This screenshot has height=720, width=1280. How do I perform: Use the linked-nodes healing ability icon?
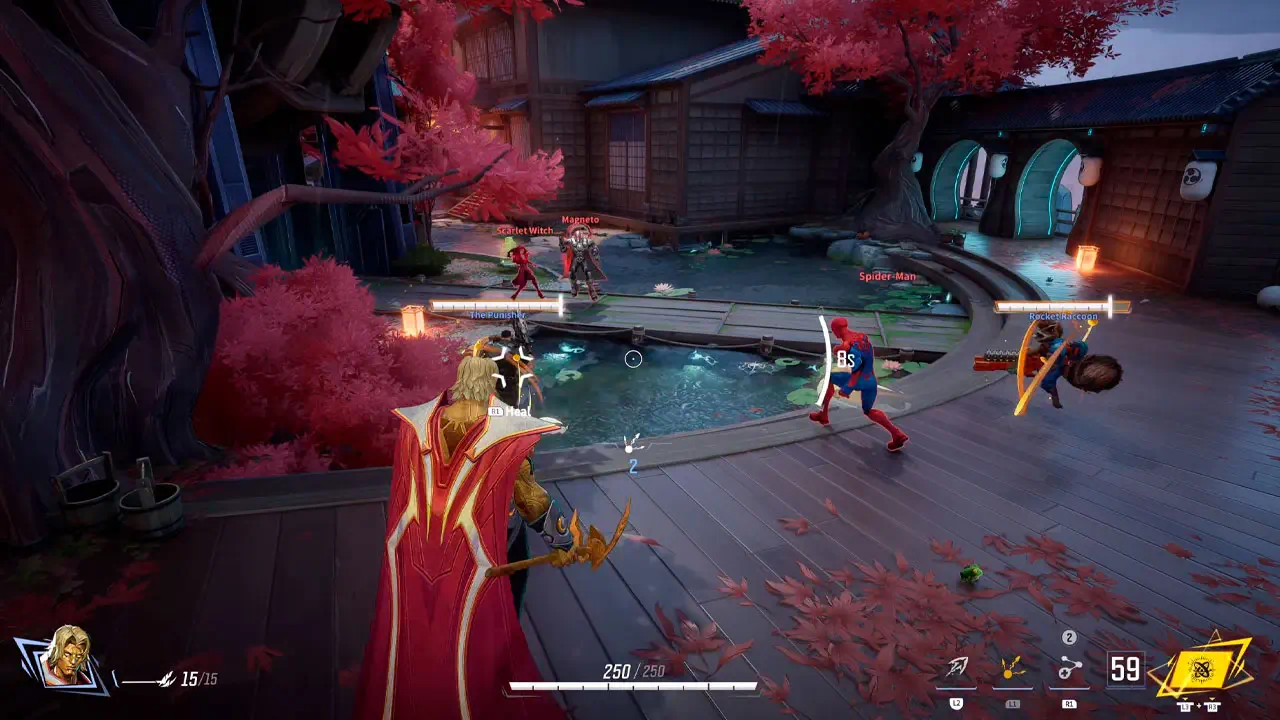point(1069,669)
